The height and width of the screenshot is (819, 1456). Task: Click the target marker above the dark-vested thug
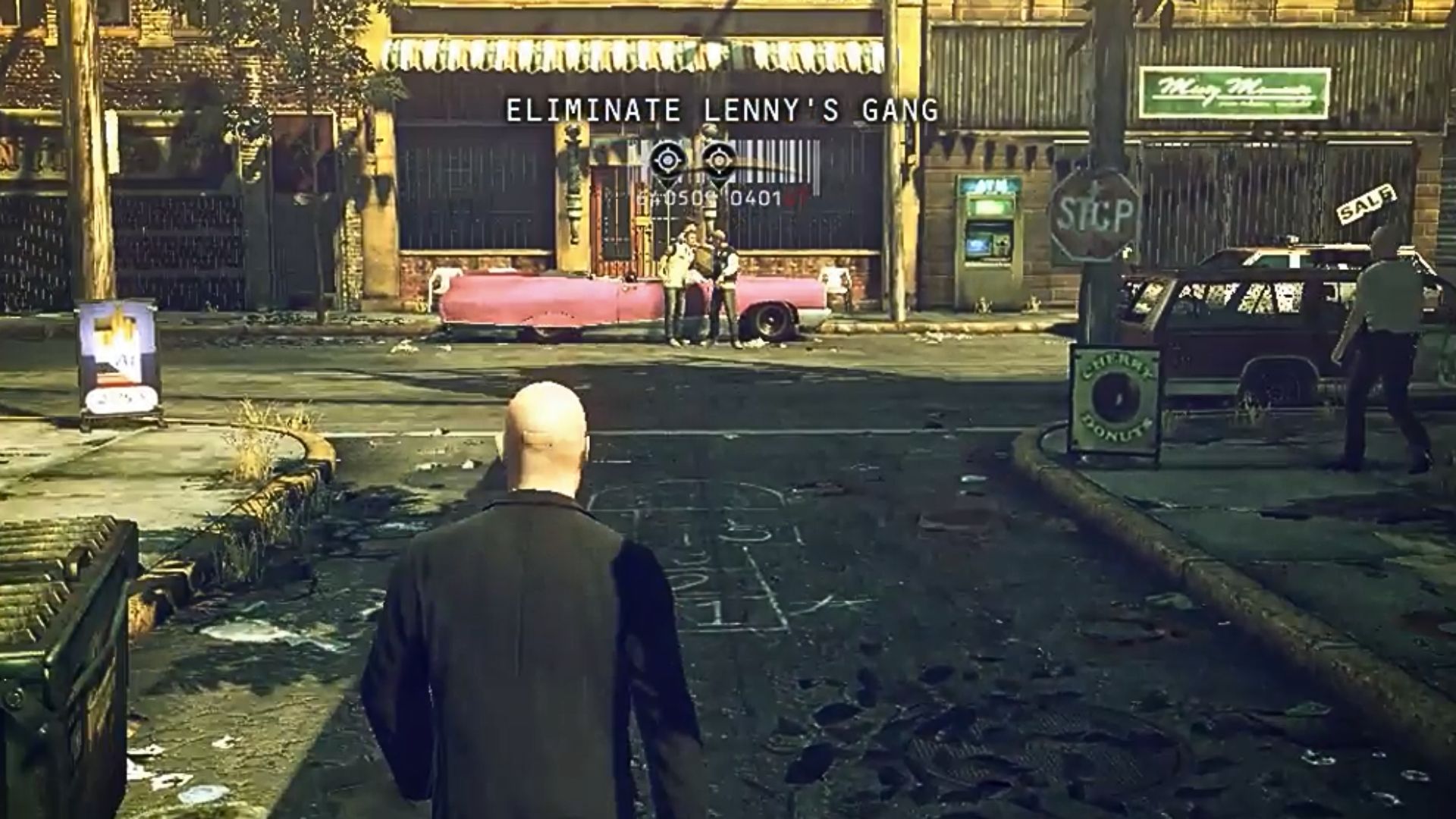[x=718, y=162]
